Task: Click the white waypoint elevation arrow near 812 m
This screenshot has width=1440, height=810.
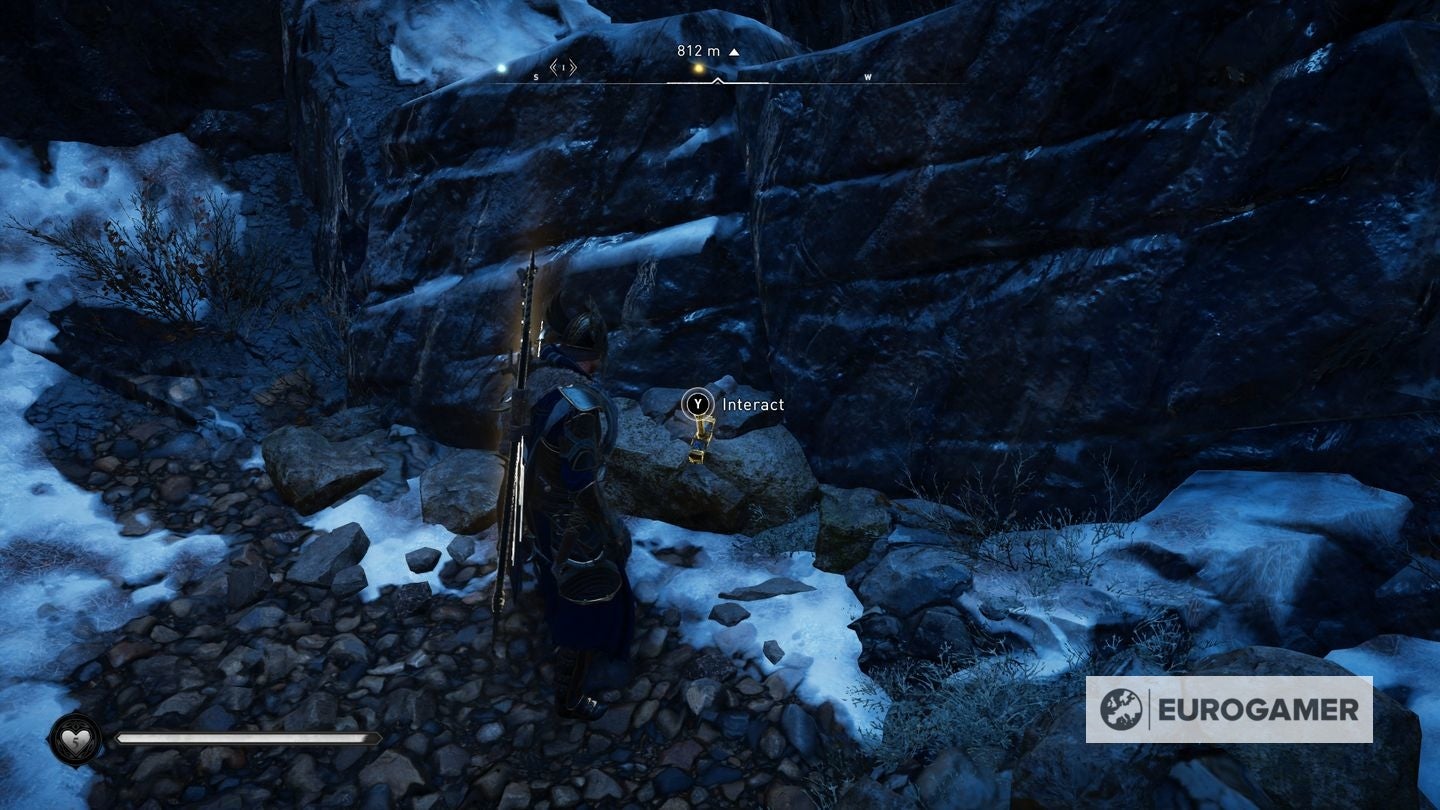Action: click(734, 50)
